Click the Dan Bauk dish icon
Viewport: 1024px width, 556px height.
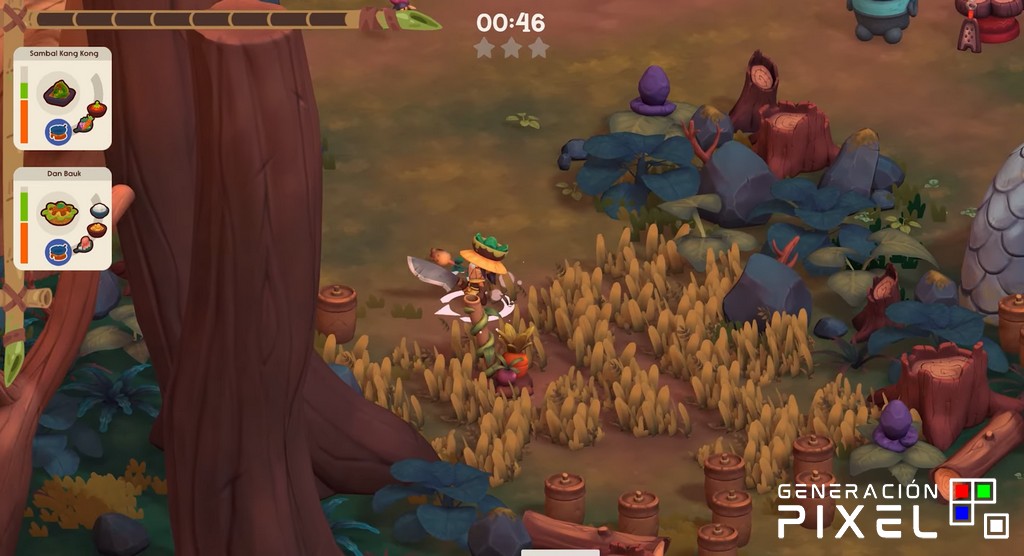click(58, 210)
